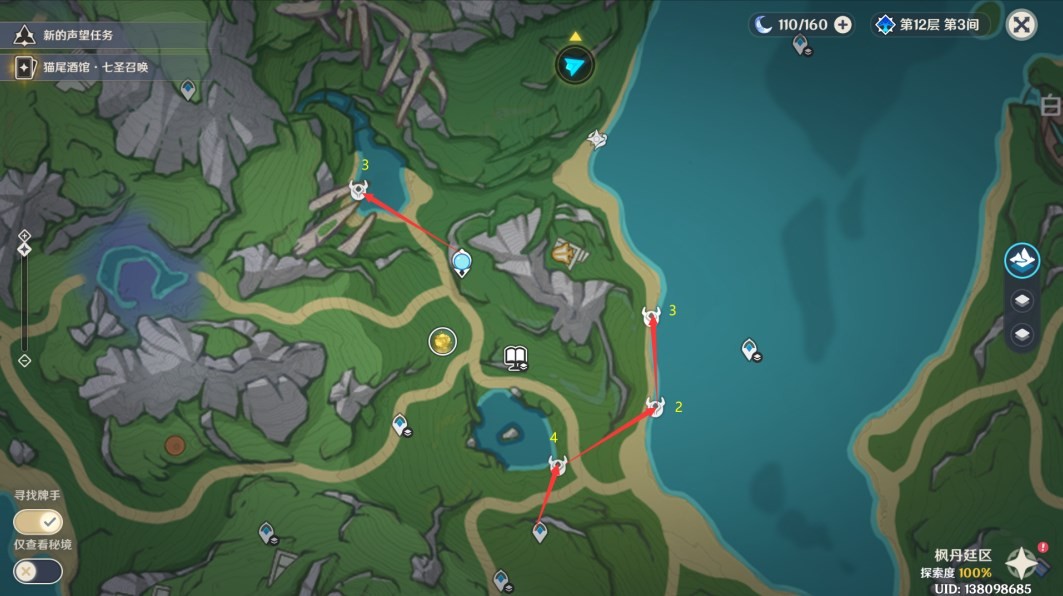Click the glowing blue pin where the red arrow starts
This screenshot has width=1063, height=596.
point(462,263)
